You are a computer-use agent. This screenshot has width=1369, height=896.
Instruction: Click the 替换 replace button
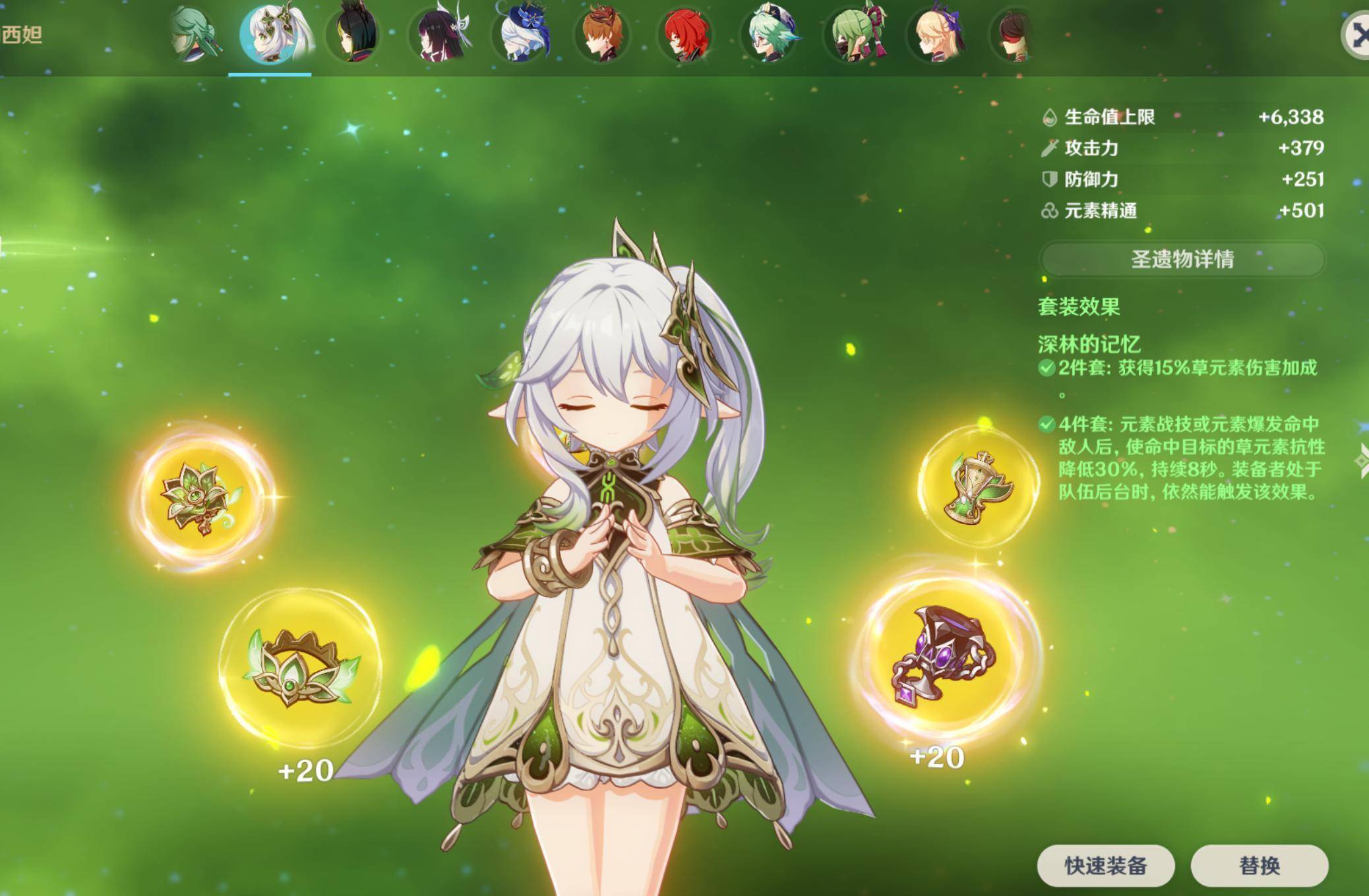[x=1259, y=866]
